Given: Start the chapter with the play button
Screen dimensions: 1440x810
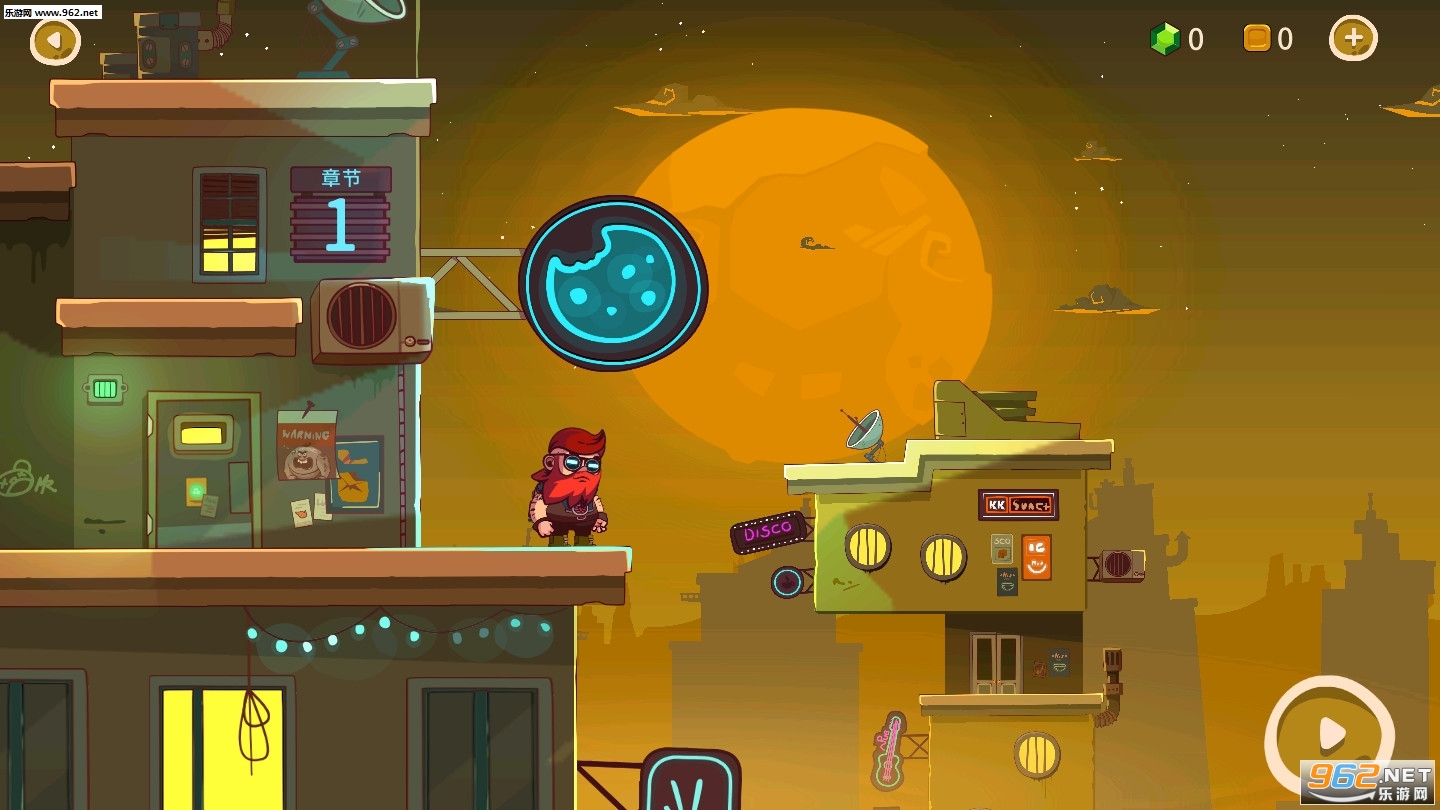Looking at the screenshot, I should (x=1329, y=736).
